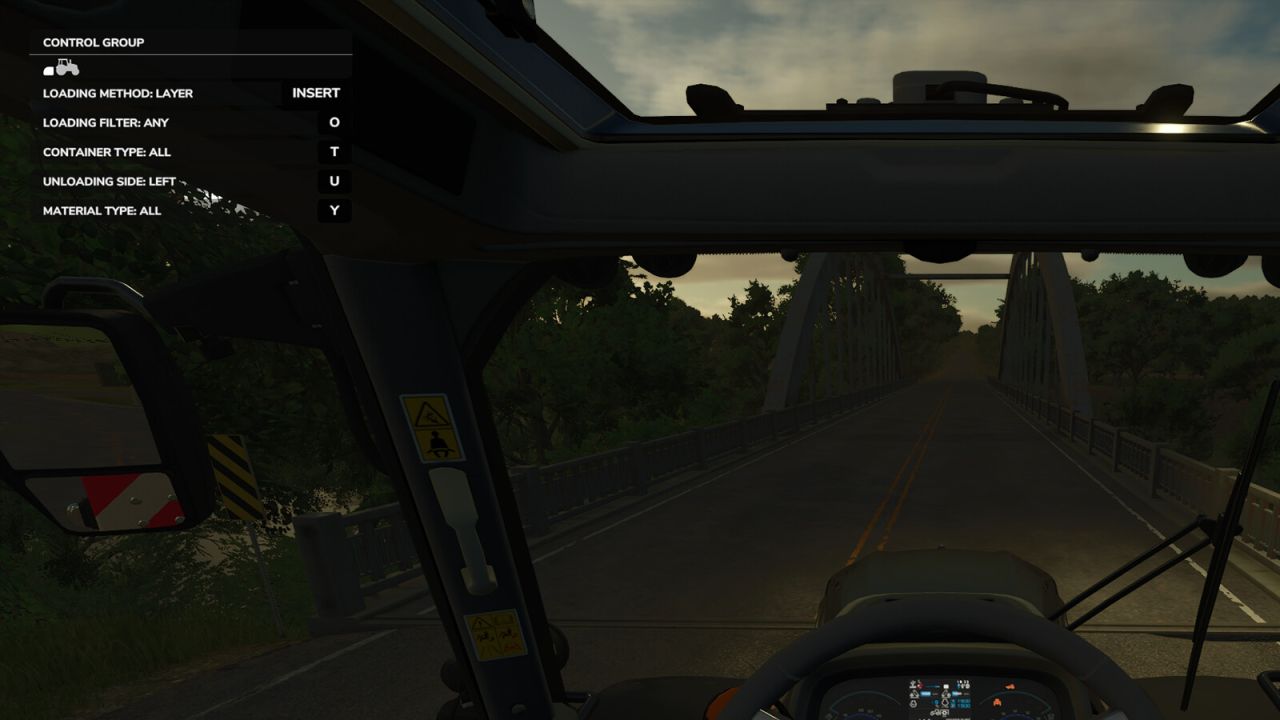Select the engine warning indicator on the speedometer dial
Screen dimensions: 1280x720
[996, 702]
